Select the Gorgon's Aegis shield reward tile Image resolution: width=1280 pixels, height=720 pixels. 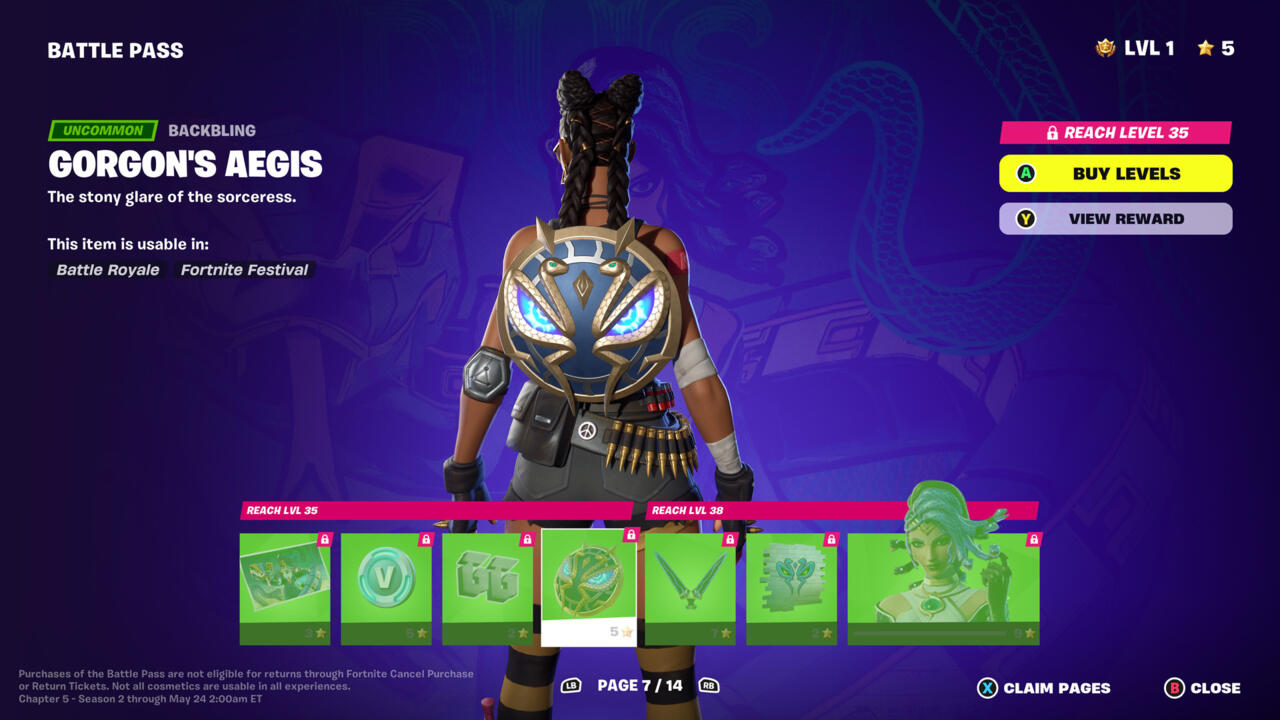pyautogui.click(x=589, y=588)
